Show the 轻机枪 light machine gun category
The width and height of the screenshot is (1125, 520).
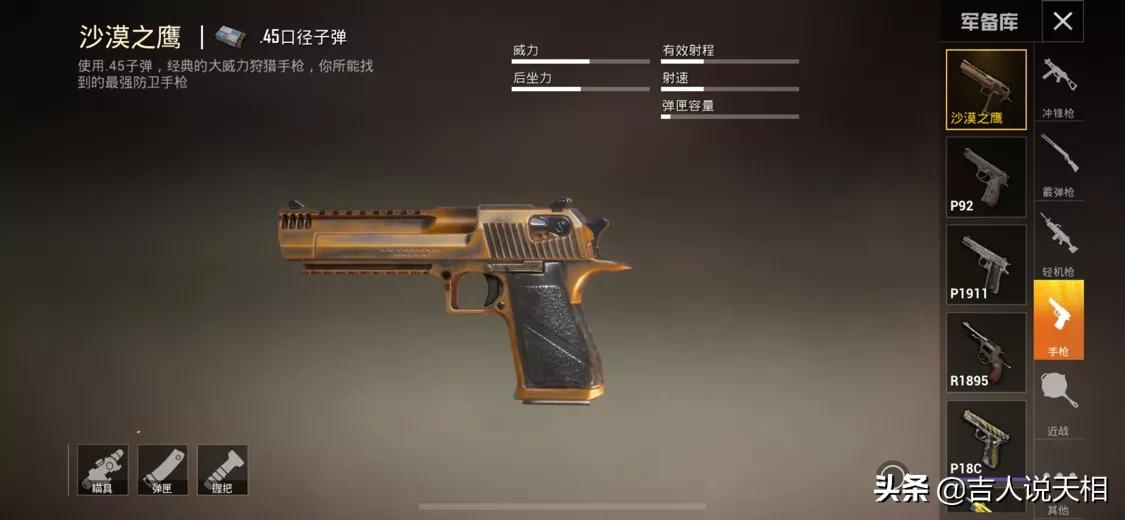pos(1058,242)
